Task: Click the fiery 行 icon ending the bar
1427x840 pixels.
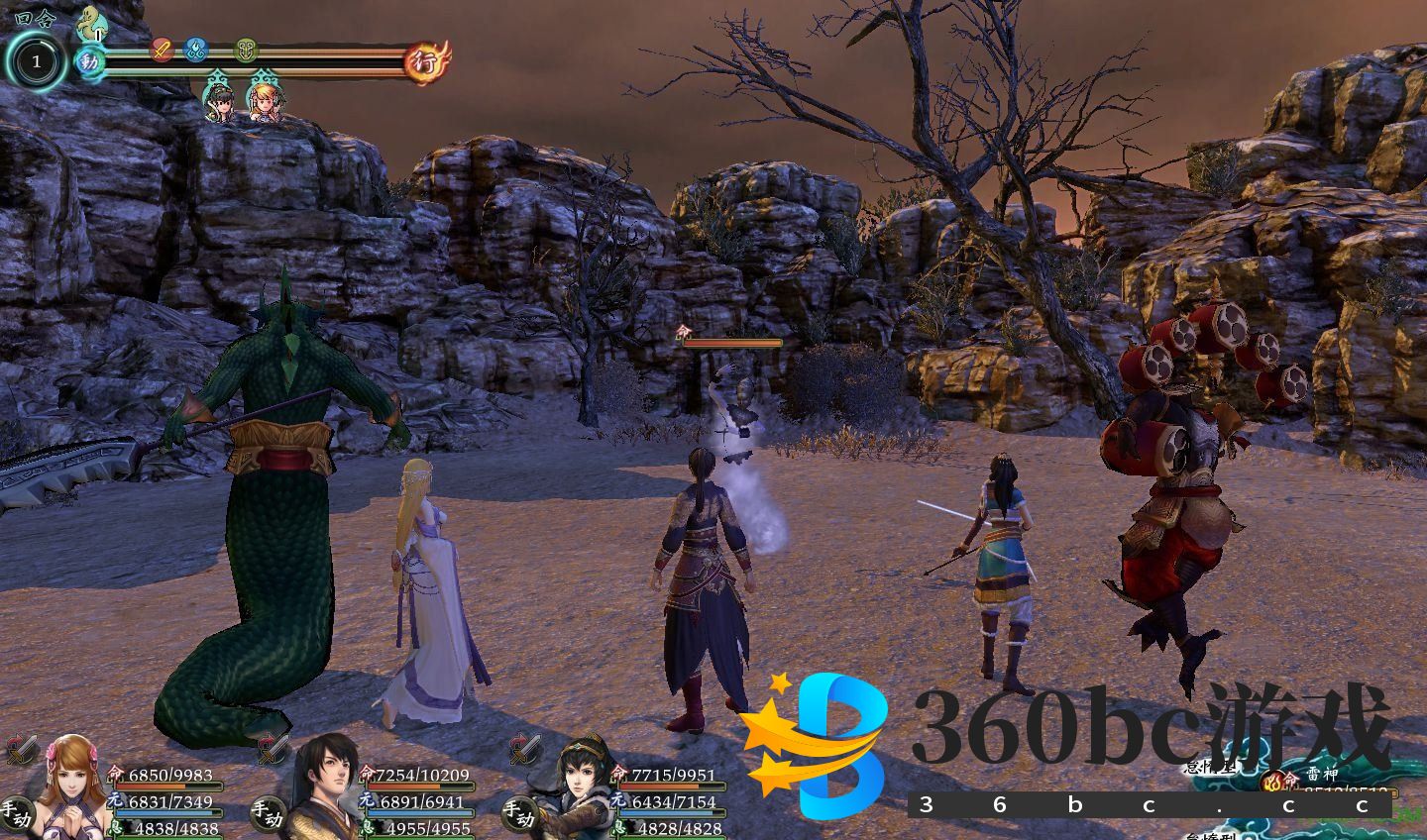Action: [x=429, y=61]
